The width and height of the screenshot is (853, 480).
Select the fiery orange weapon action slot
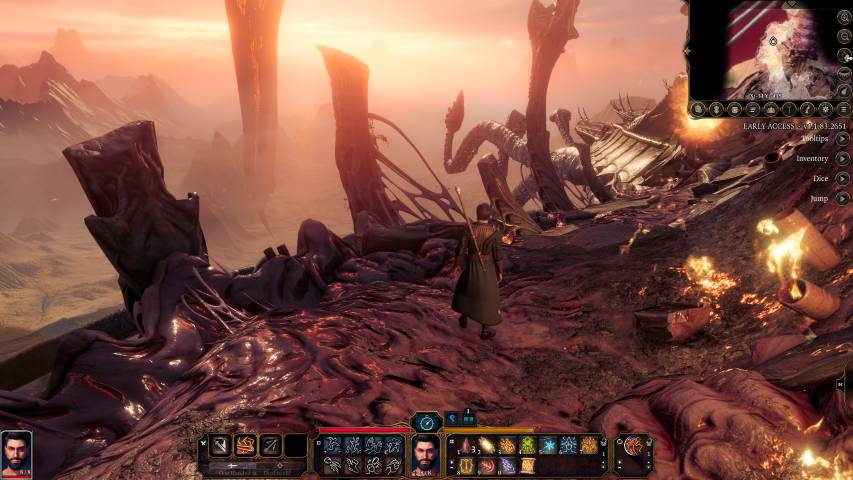(245, 446)
